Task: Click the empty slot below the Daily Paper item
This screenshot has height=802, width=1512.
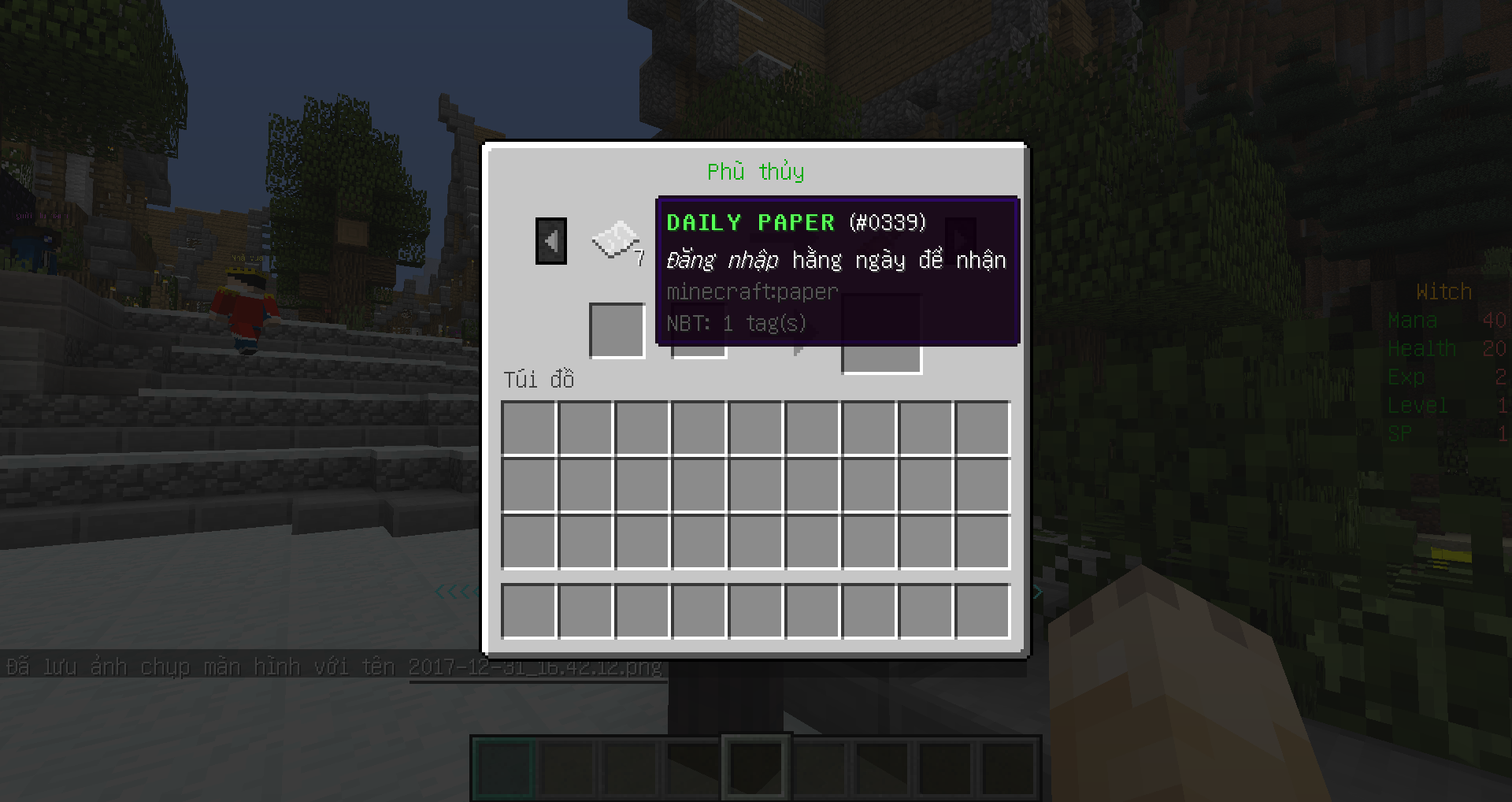Action: tap(617, 330)
